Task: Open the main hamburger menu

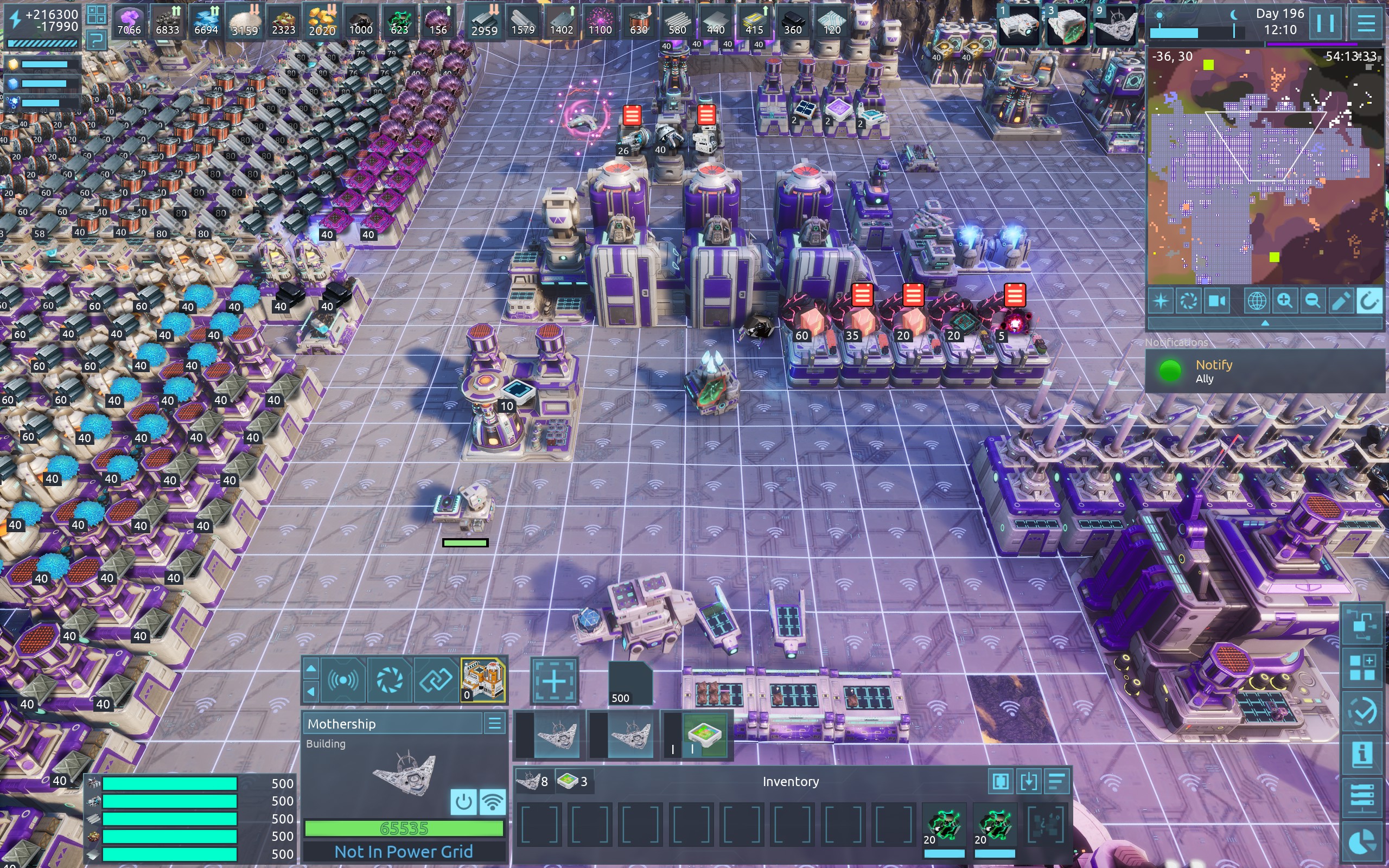Action: pos(1366,24)
